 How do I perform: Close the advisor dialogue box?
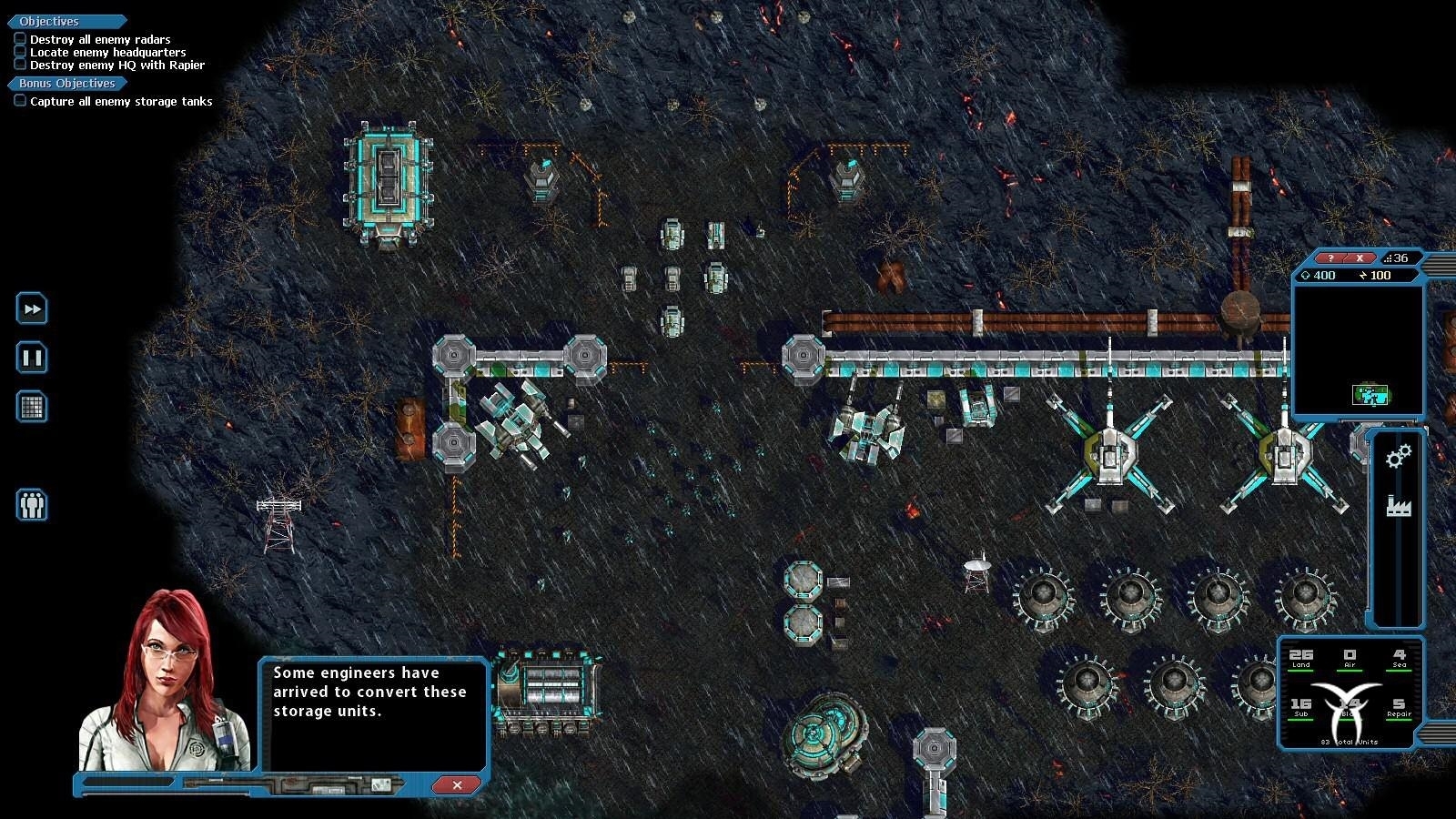pyautogui.click(x=457, y=784)
